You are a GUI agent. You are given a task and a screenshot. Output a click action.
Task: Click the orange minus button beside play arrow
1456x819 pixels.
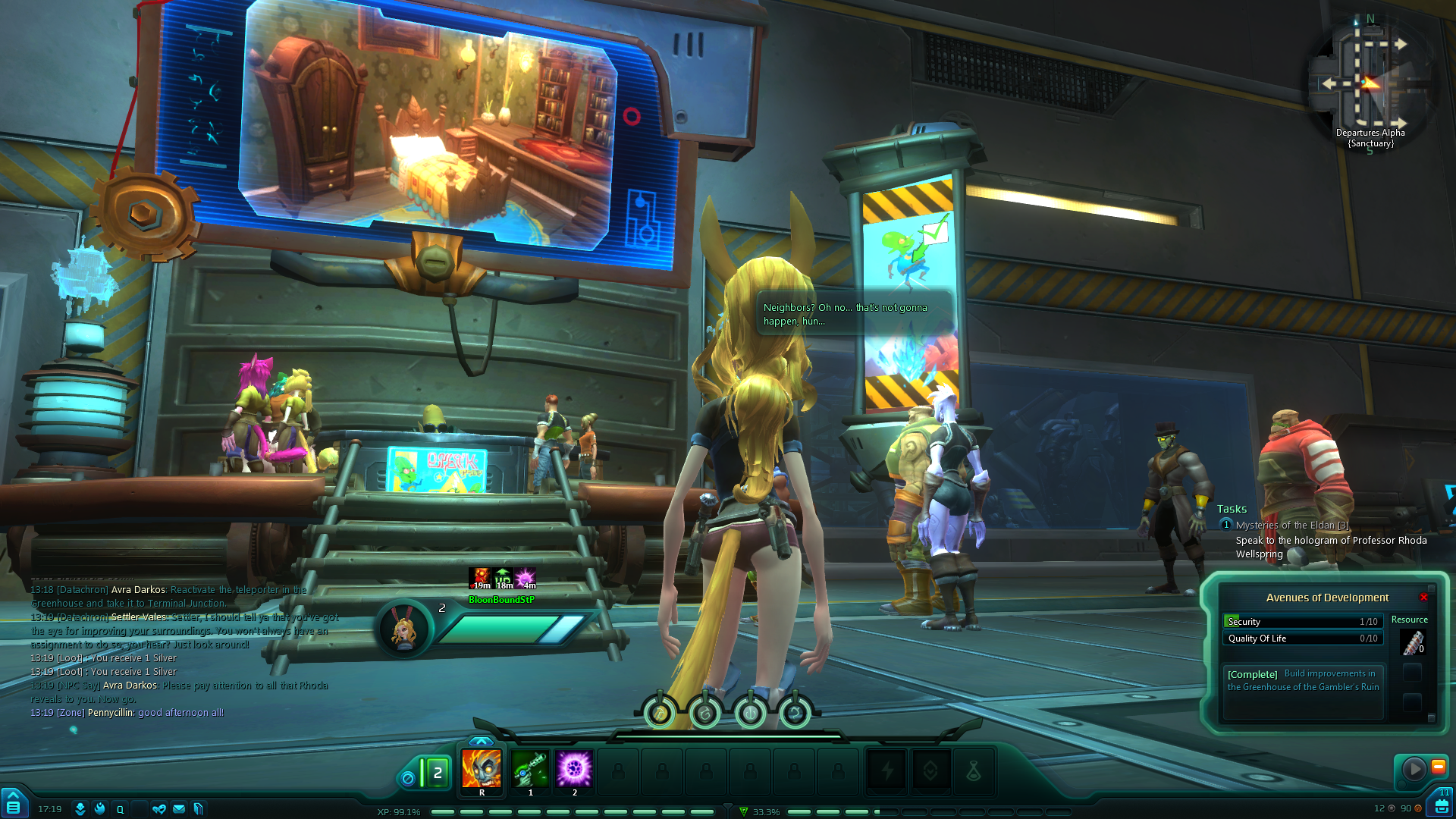(x=1438, y=767)
